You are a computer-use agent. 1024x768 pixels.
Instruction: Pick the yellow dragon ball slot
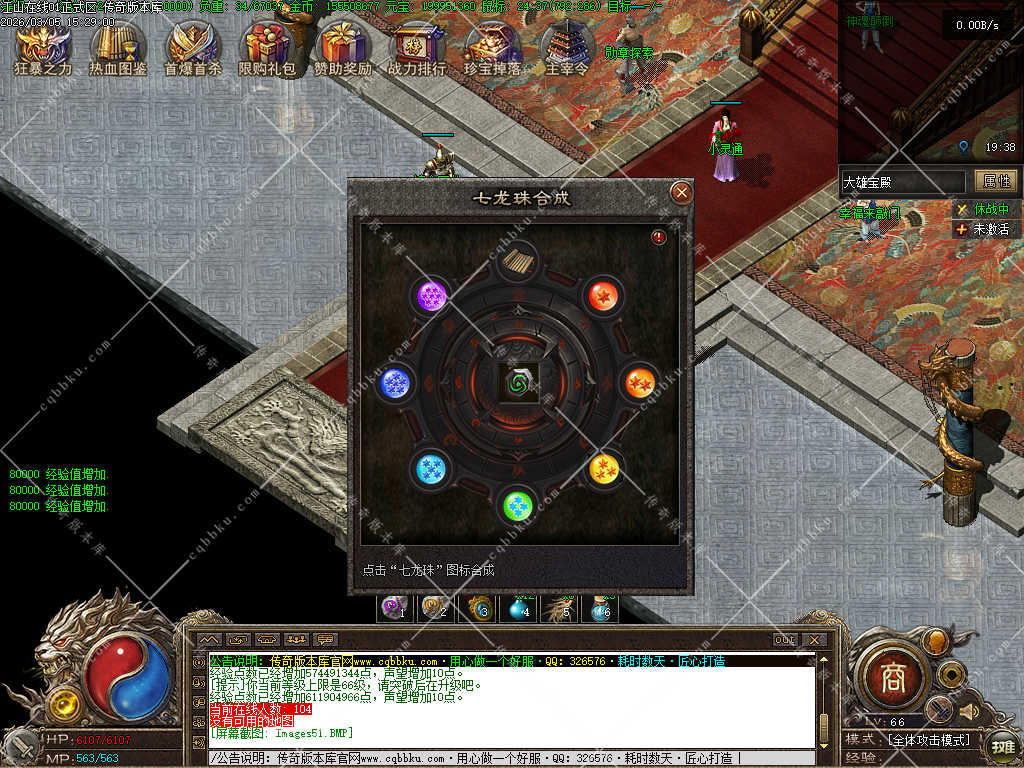pos(604,469)
